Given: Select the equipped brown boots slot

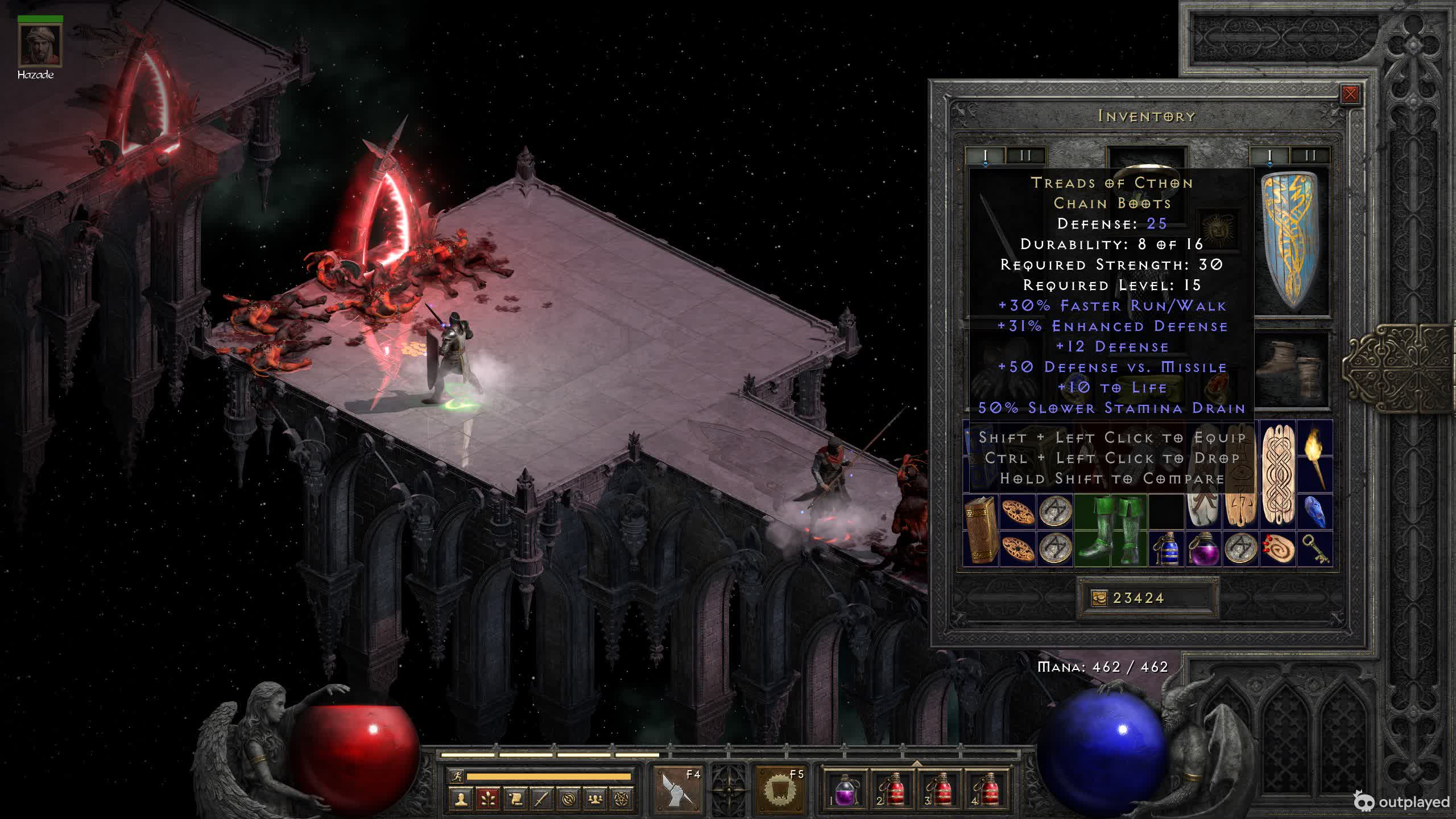Looking at the screenshot, I should [1292, 370].
